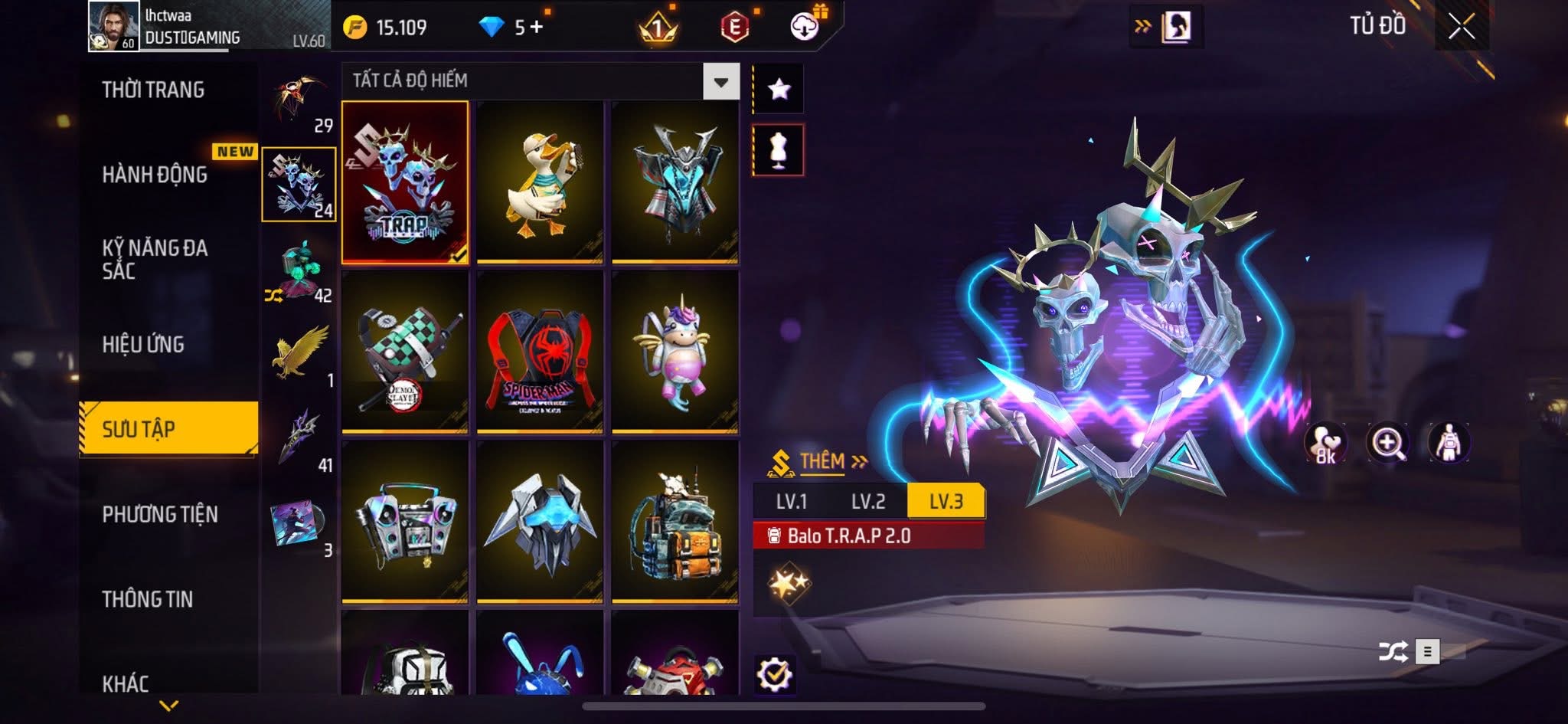The image size is (1568, 724).
Task: Open the Thông Tin tab
Action: [148, 599]
